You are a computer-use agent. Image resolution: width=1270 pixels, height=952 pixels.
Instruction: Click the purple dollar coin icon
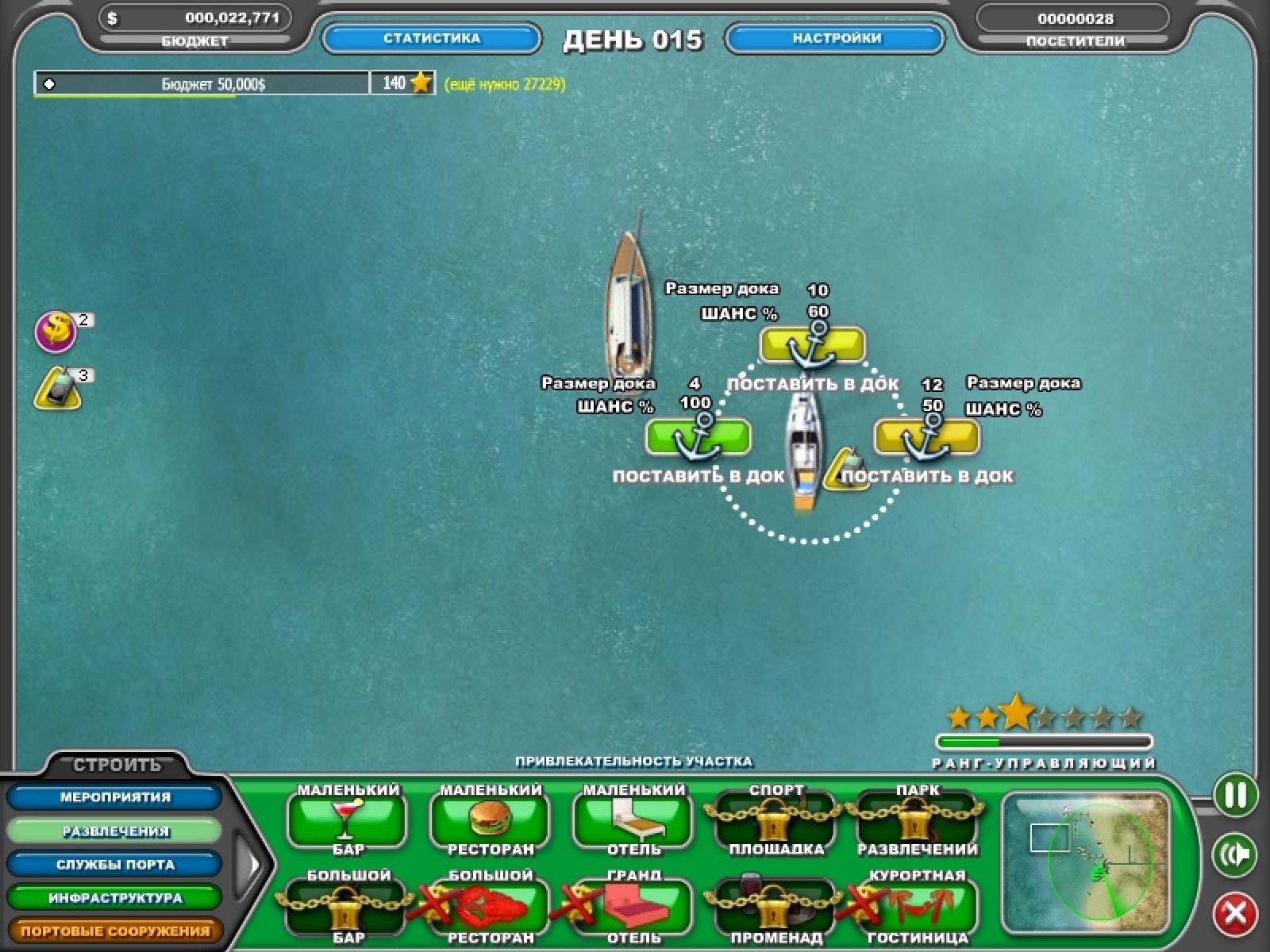56,332
